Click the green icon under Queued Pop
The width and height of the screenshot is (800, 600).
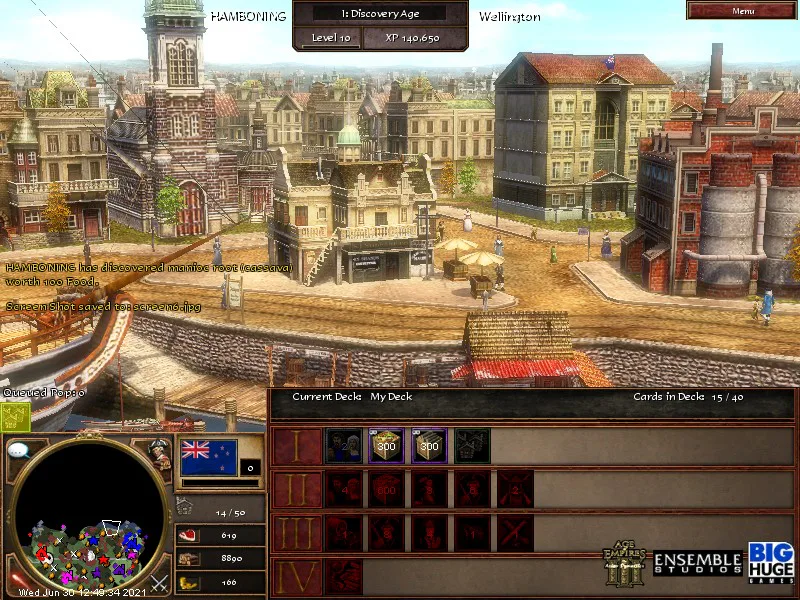click(x=15, y=417)
